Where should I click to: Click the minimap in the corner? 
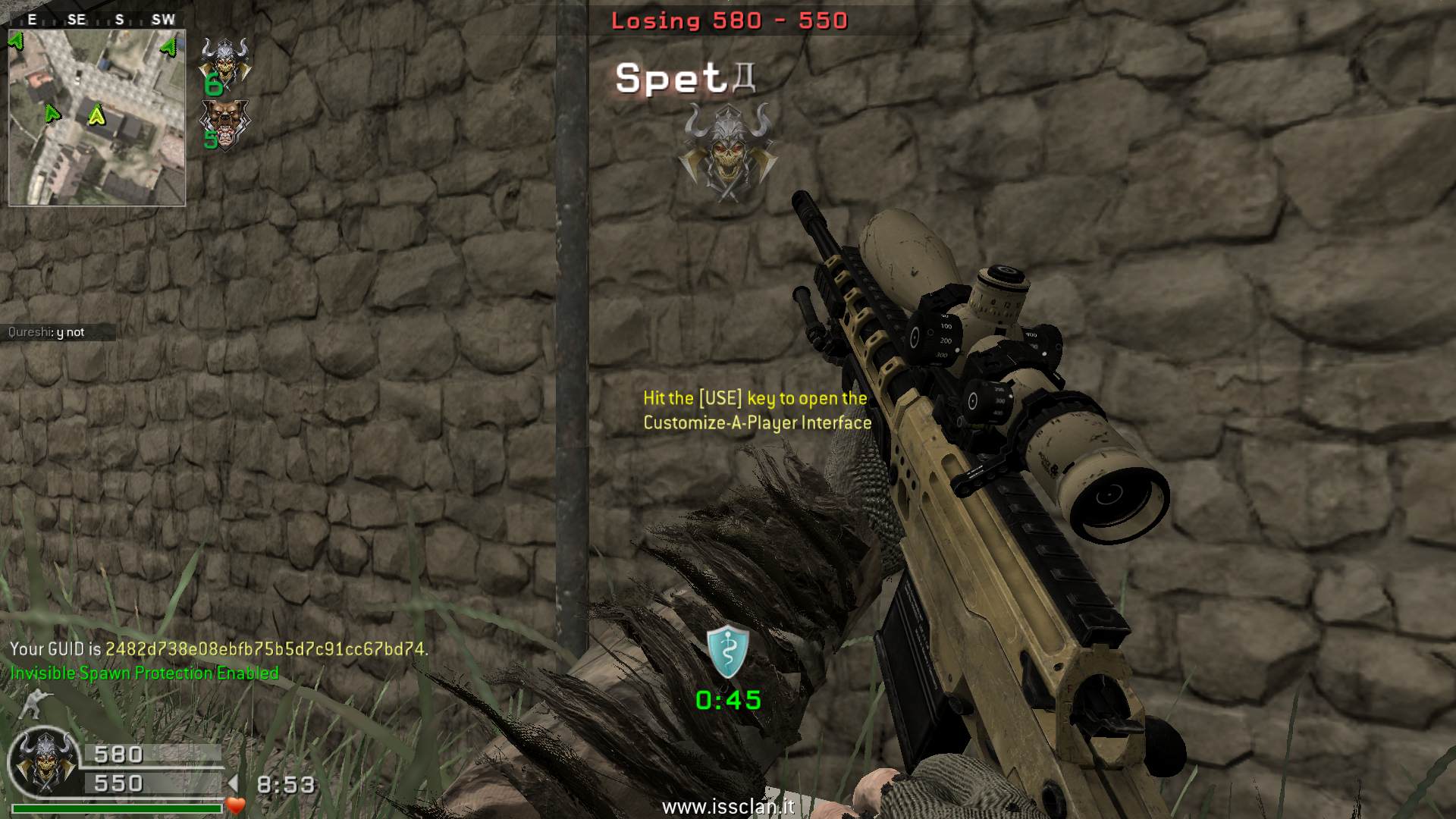coord(96,118)
